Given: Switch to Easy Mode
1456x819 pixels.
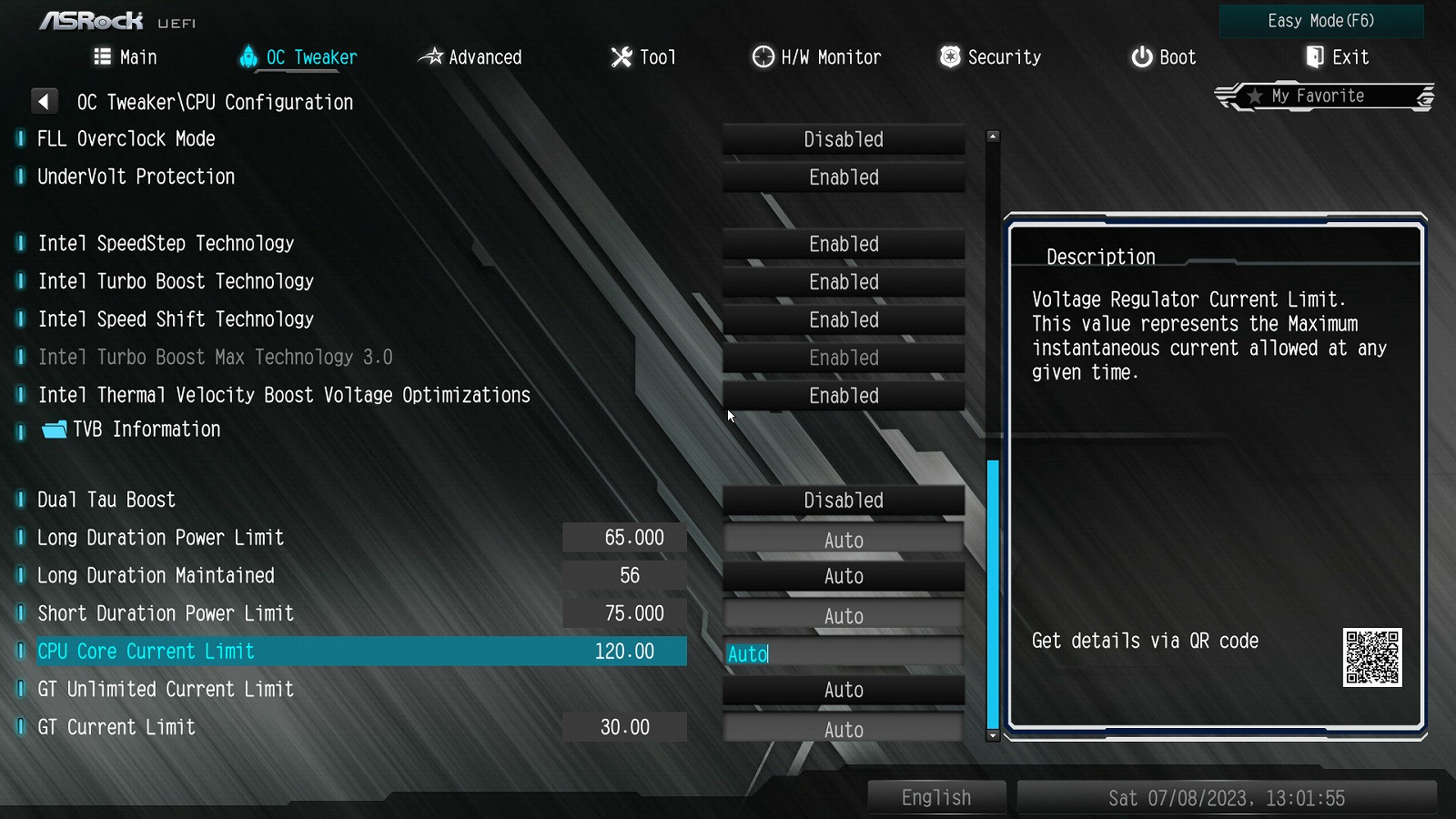Looking at the screenshot, I should (x=1320, y=21).
